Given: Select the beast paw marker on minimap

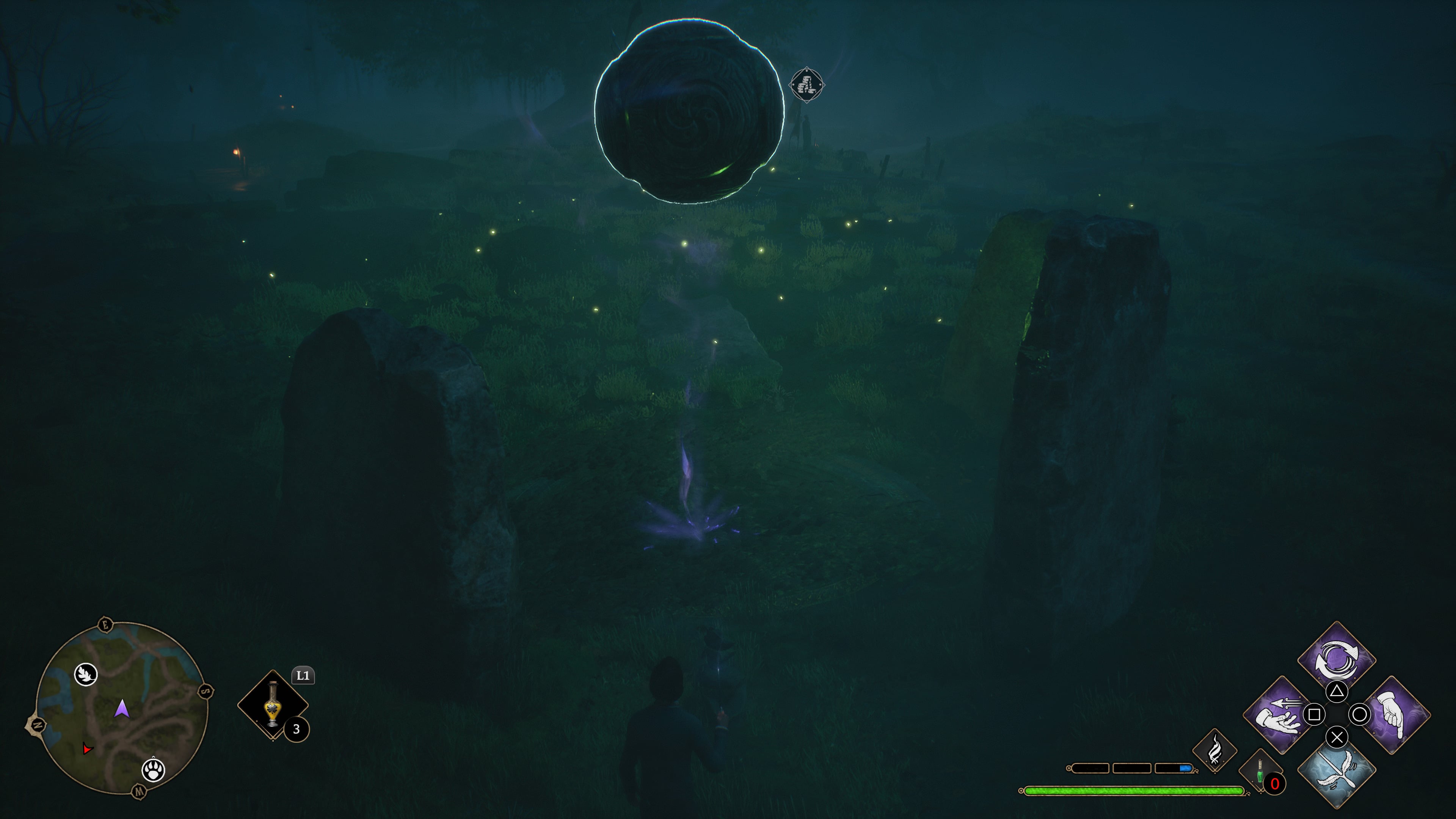Looking at the screenshot, I should tap(153, 769).
